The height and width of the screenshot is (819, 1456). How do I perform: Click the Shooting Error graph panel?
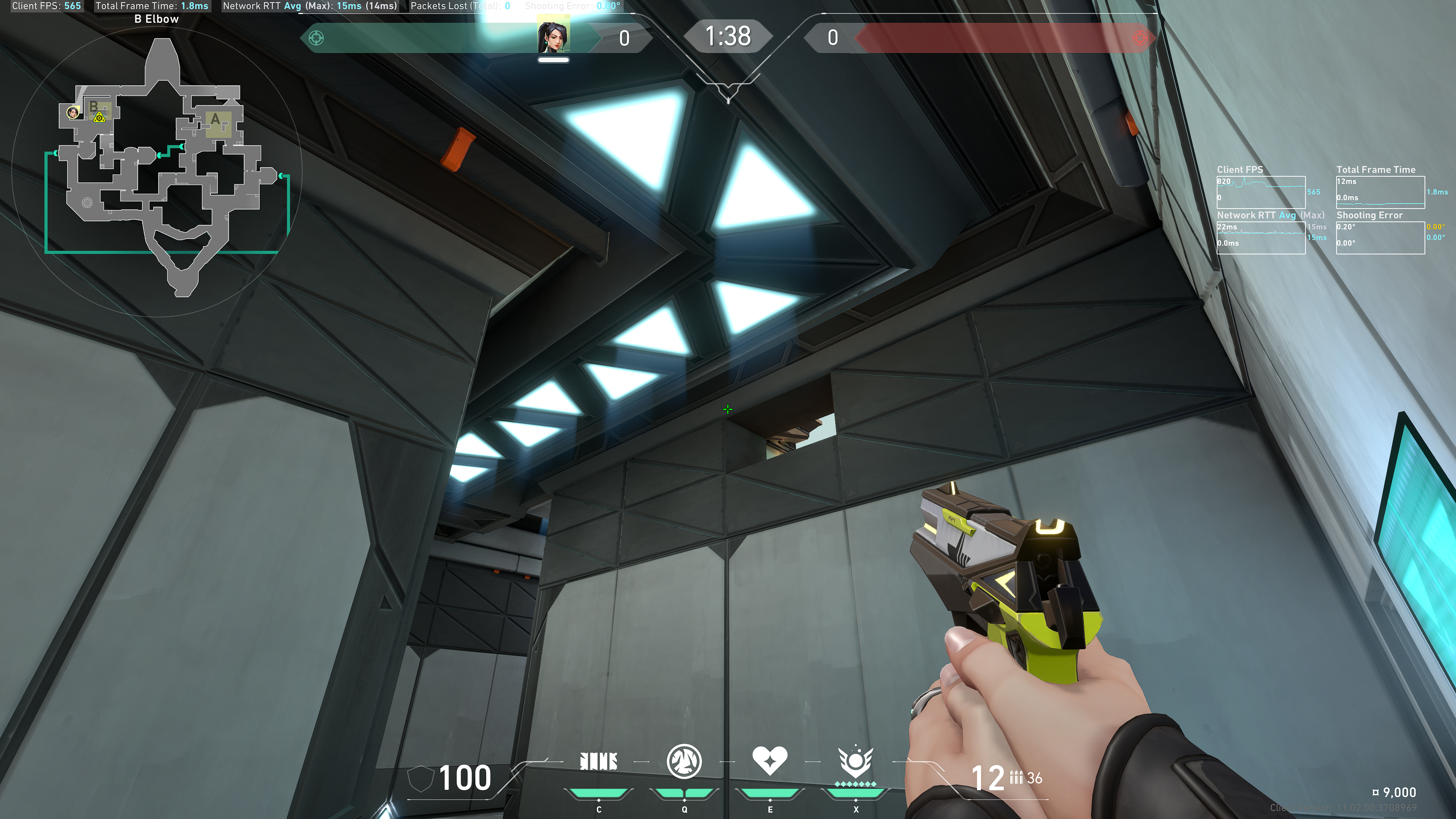click(1380, 237)
